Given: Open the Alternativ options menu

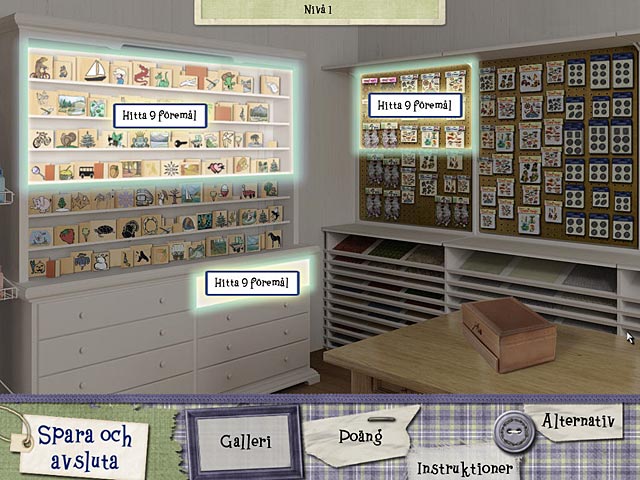Looking at the screenshot, I should [x=576, y=421].
